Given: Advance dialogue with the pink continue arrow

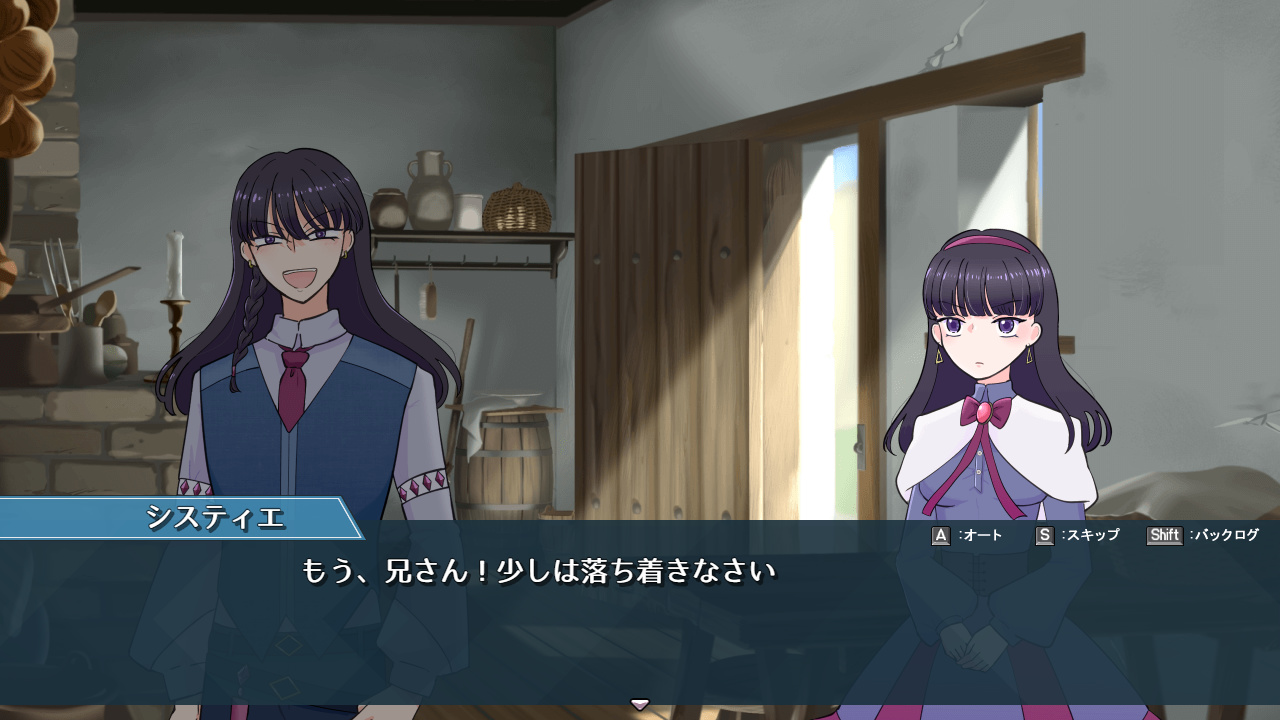Looking at the screenshot, I should 640,704.
